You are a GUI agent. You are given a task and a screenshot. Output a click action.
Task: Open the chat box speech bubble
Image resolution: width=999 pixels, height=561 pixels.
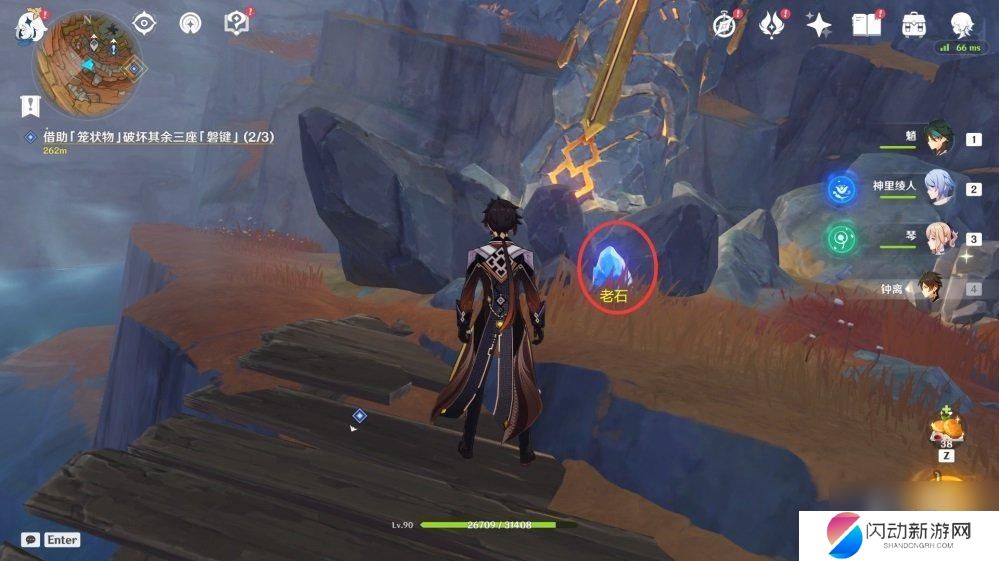[x=31, y=539]
